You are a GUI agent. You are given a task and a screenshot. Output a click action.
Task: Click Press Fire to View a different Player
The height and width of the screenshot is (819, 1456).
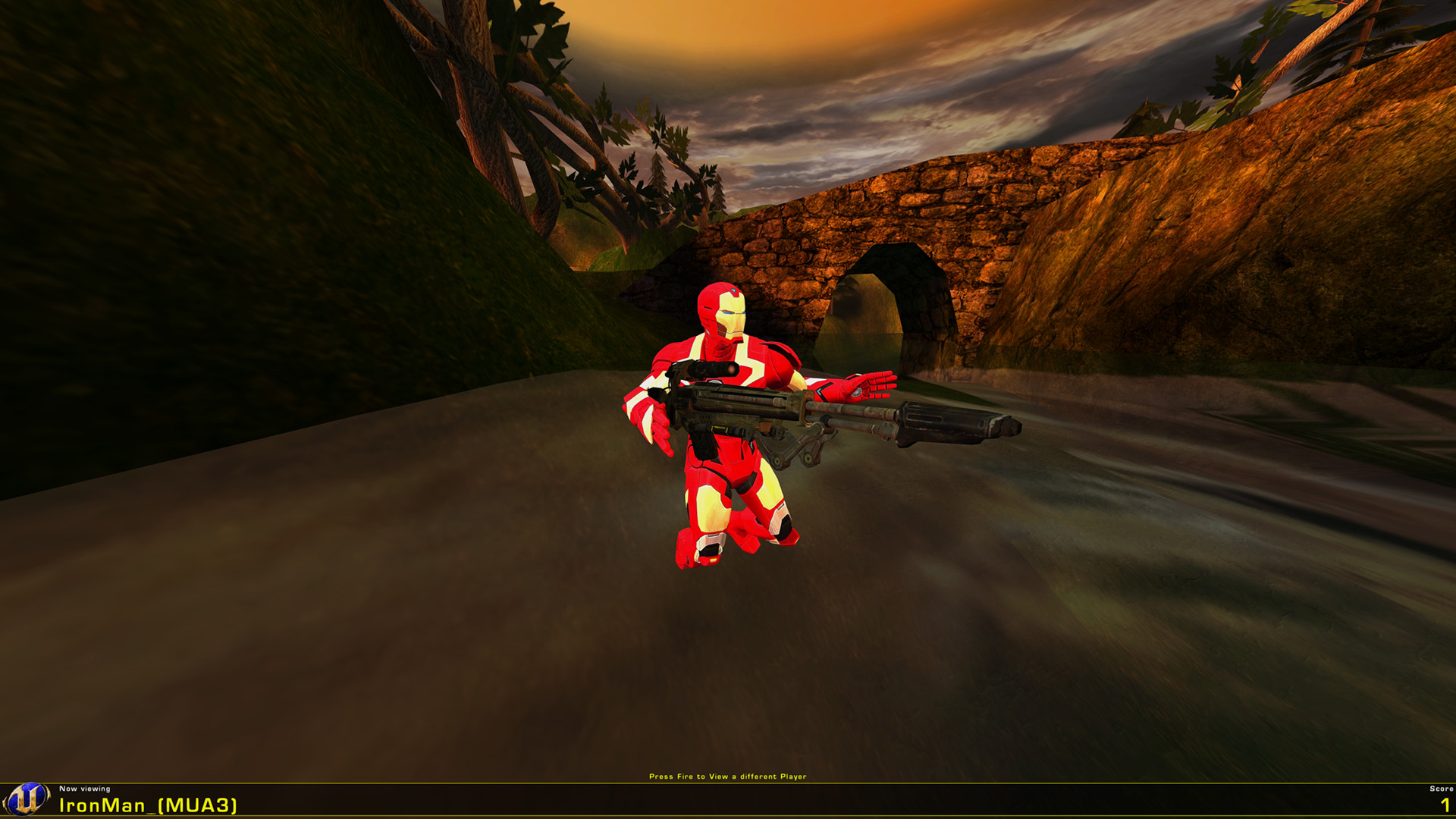728,777
